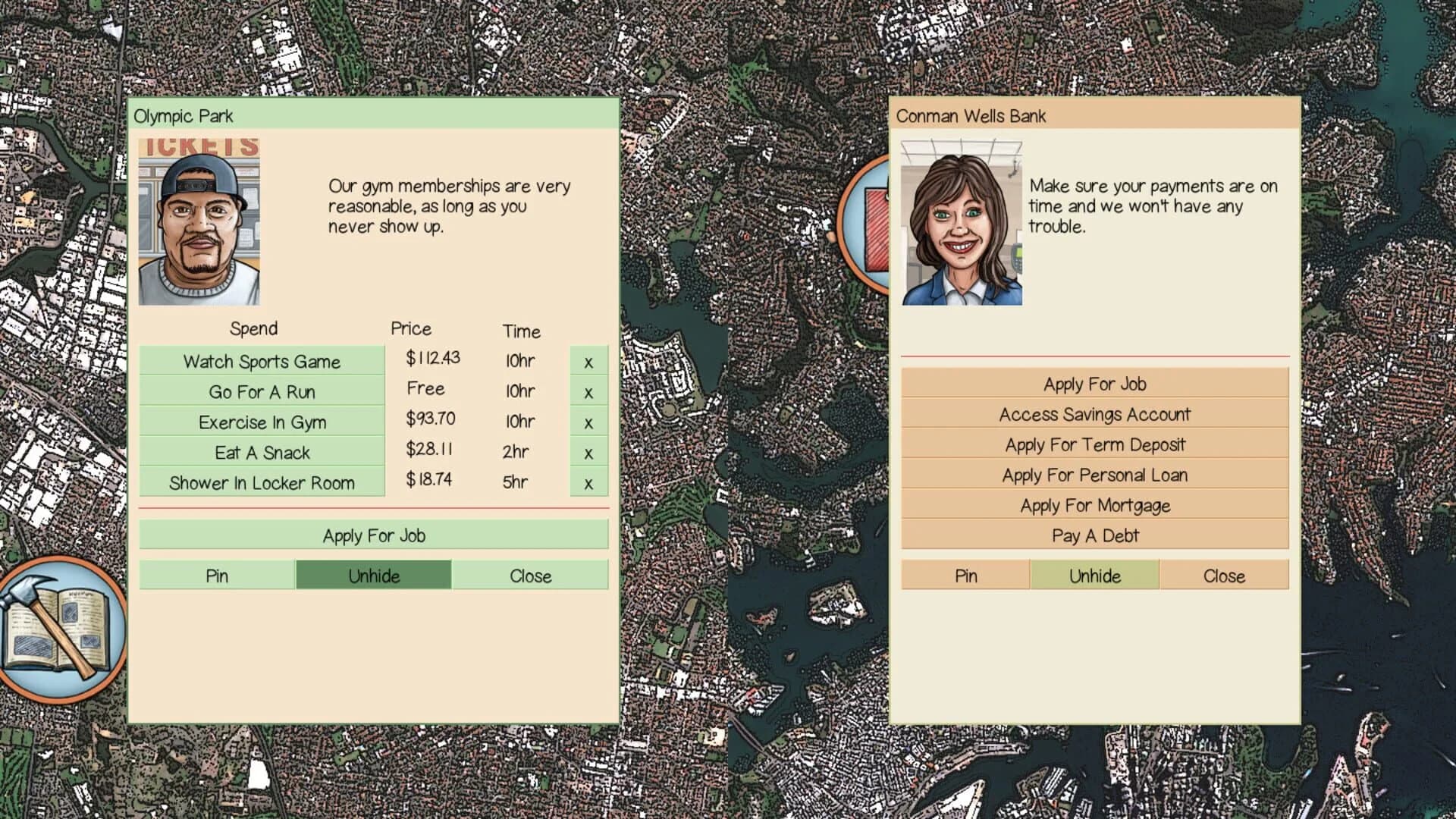Click the x beside Eat A Snack
This screenshot has height=819, width=1456.
click(588, 453)
